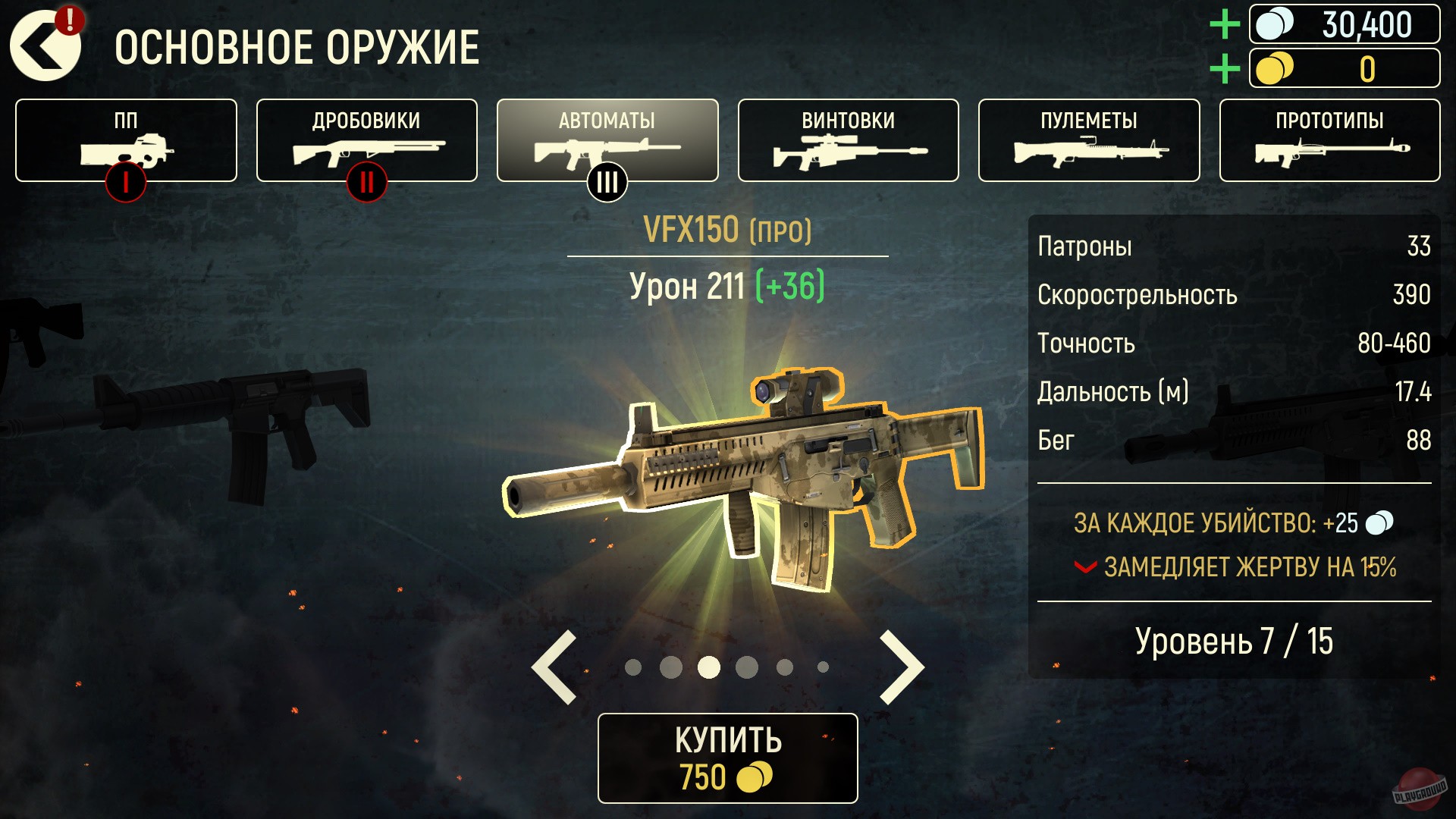Select the Пулеметы machine gun category
Image resolution: width=1456 pixels, height=819 pixels.
click(1087, 140)
